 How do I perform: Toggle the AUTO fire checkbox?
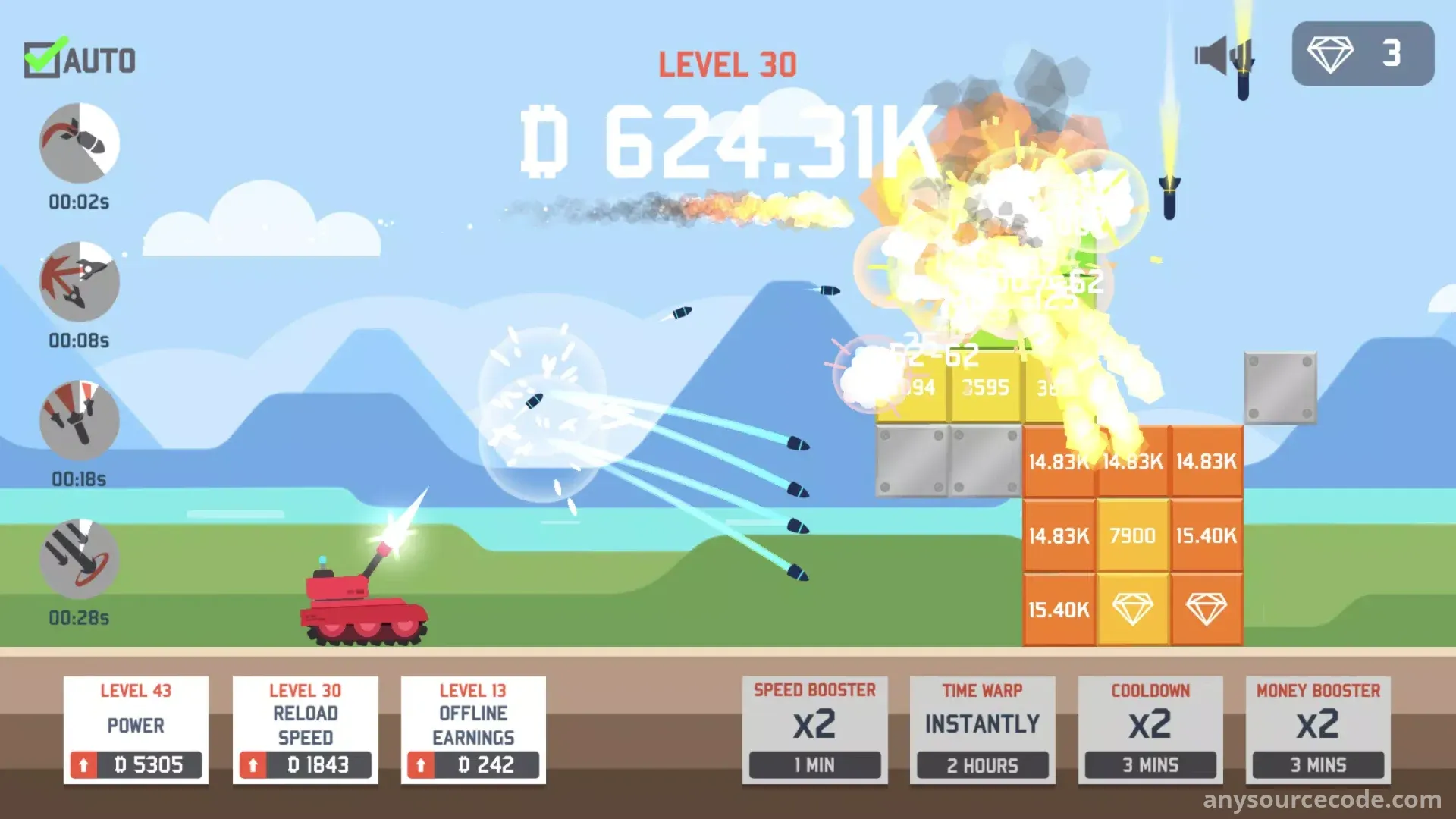click(42, 59)
